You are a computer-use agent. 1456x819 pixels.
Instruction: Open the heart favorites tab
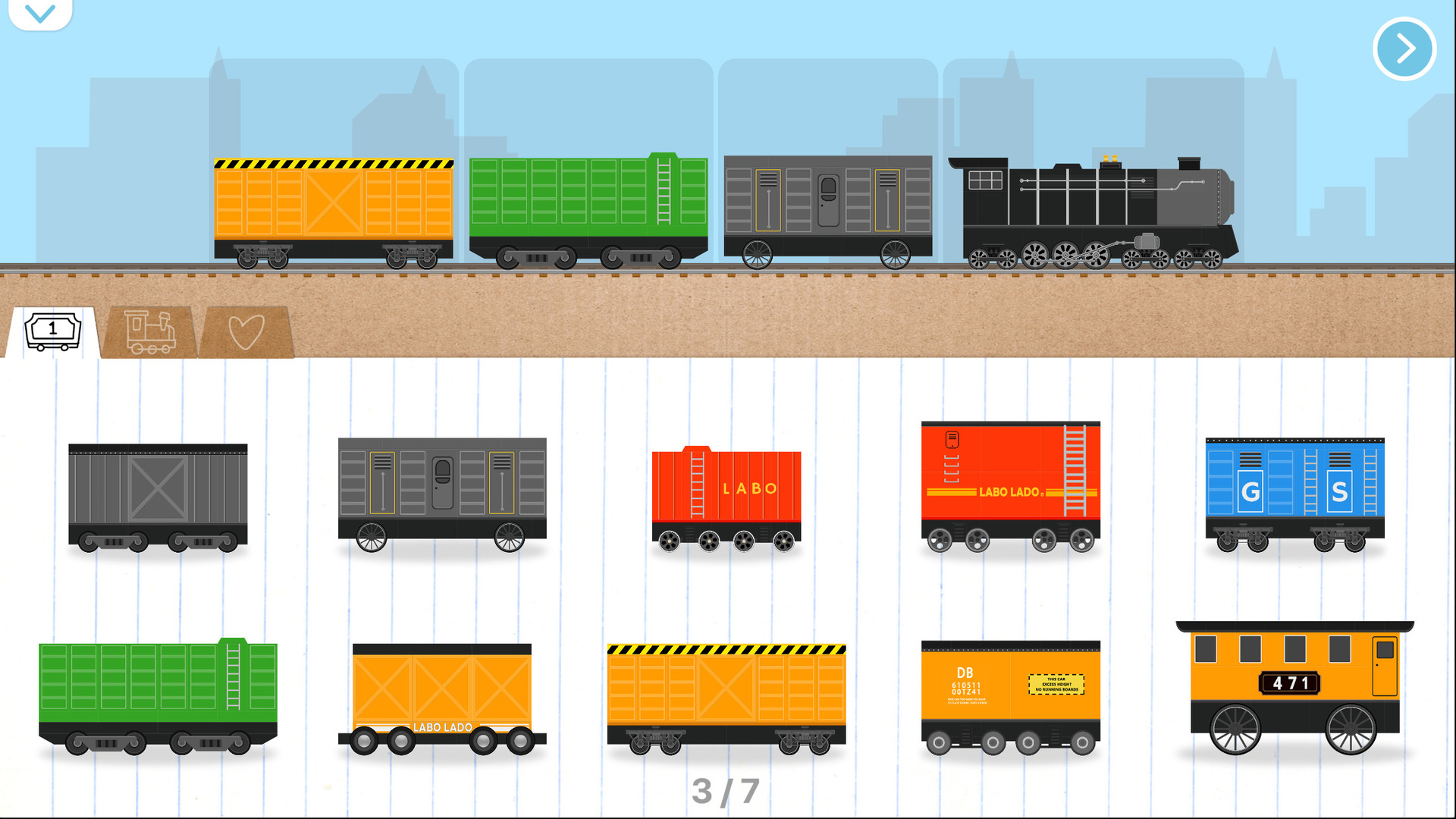tap(247, 331)
